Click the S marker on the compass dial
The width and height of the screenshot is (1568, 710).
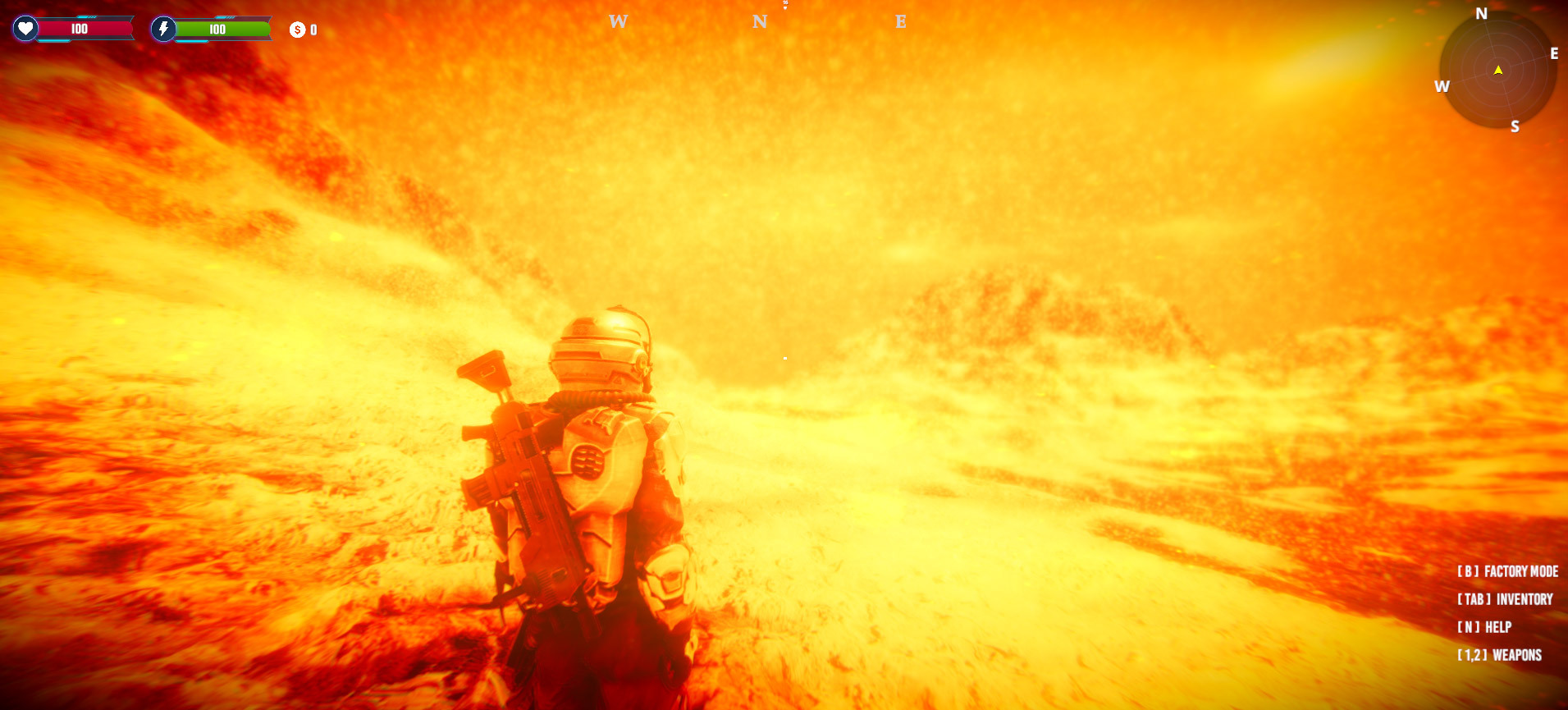[x=1514, y=126]
